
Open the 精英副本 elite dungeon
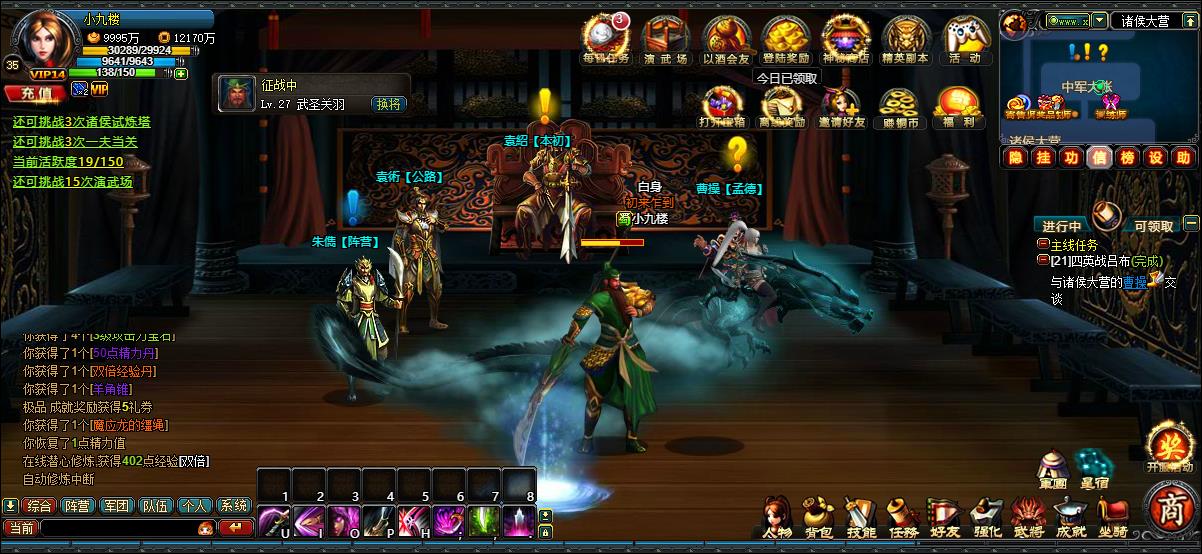[x=905, y=38]
